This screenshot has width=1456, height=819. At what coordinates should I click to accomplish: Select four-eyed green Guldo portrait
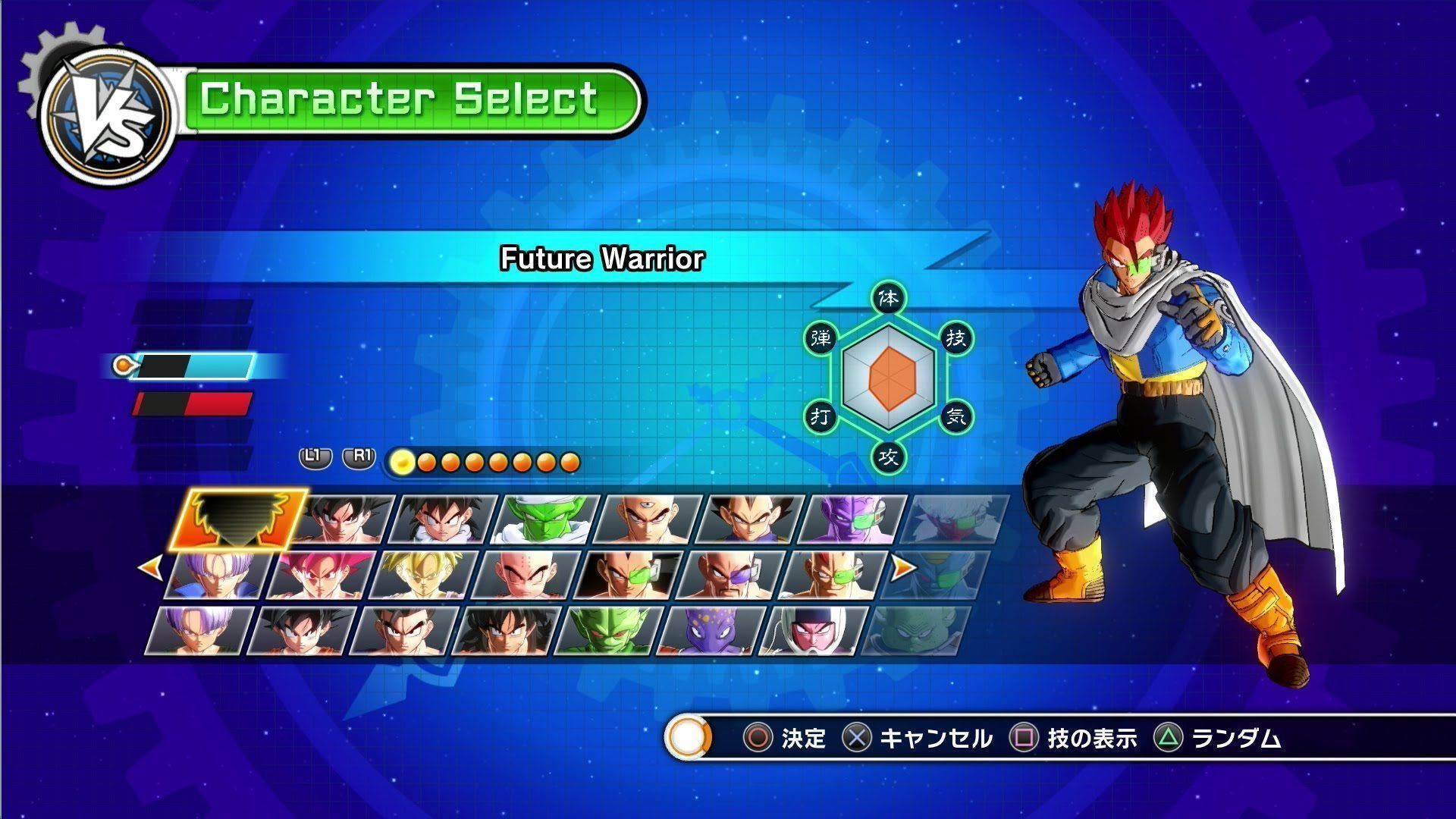click(x=918, y=631)
